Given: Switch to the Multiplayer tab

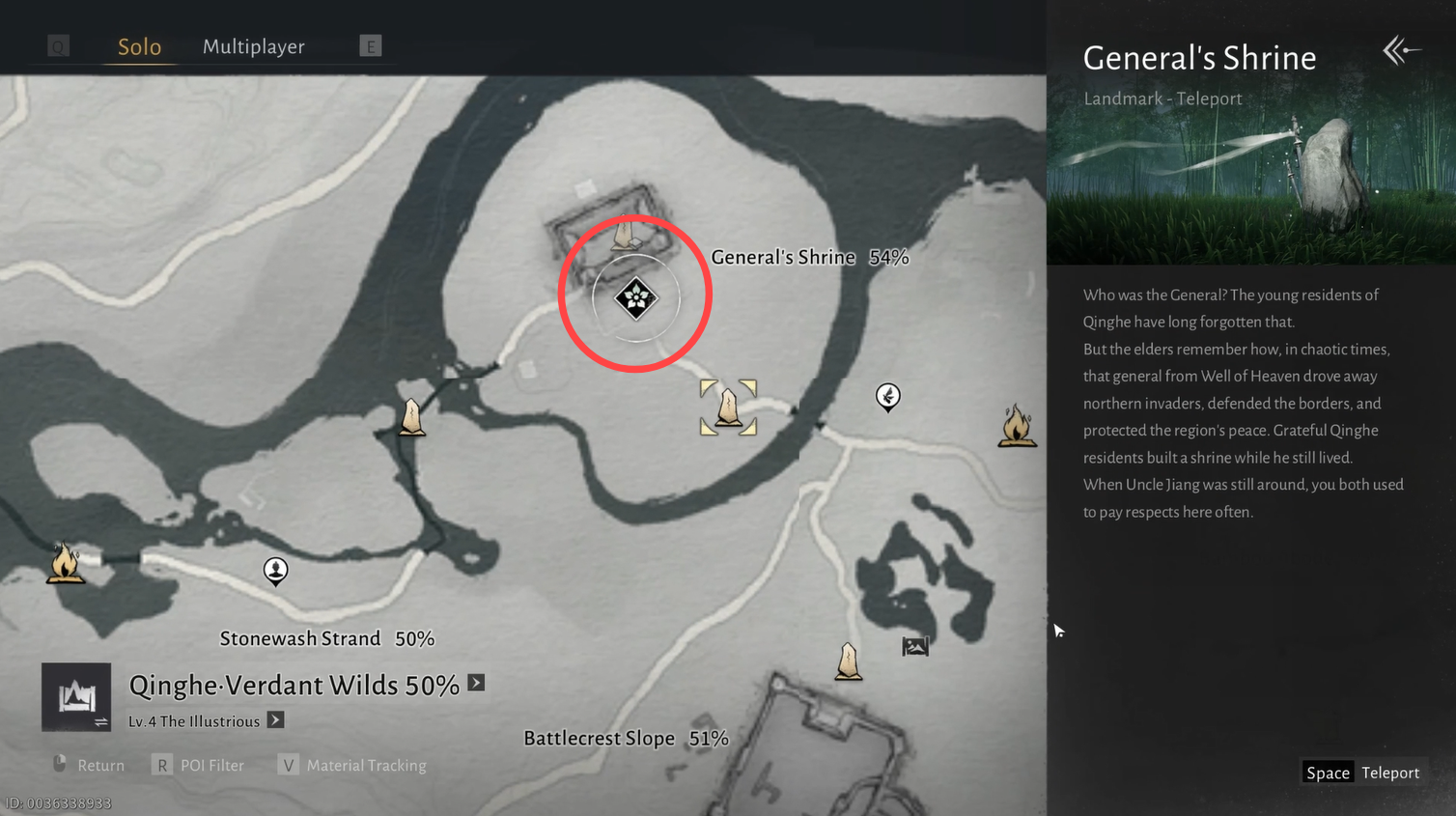Looking at the screenshot, I should point(253,46).
